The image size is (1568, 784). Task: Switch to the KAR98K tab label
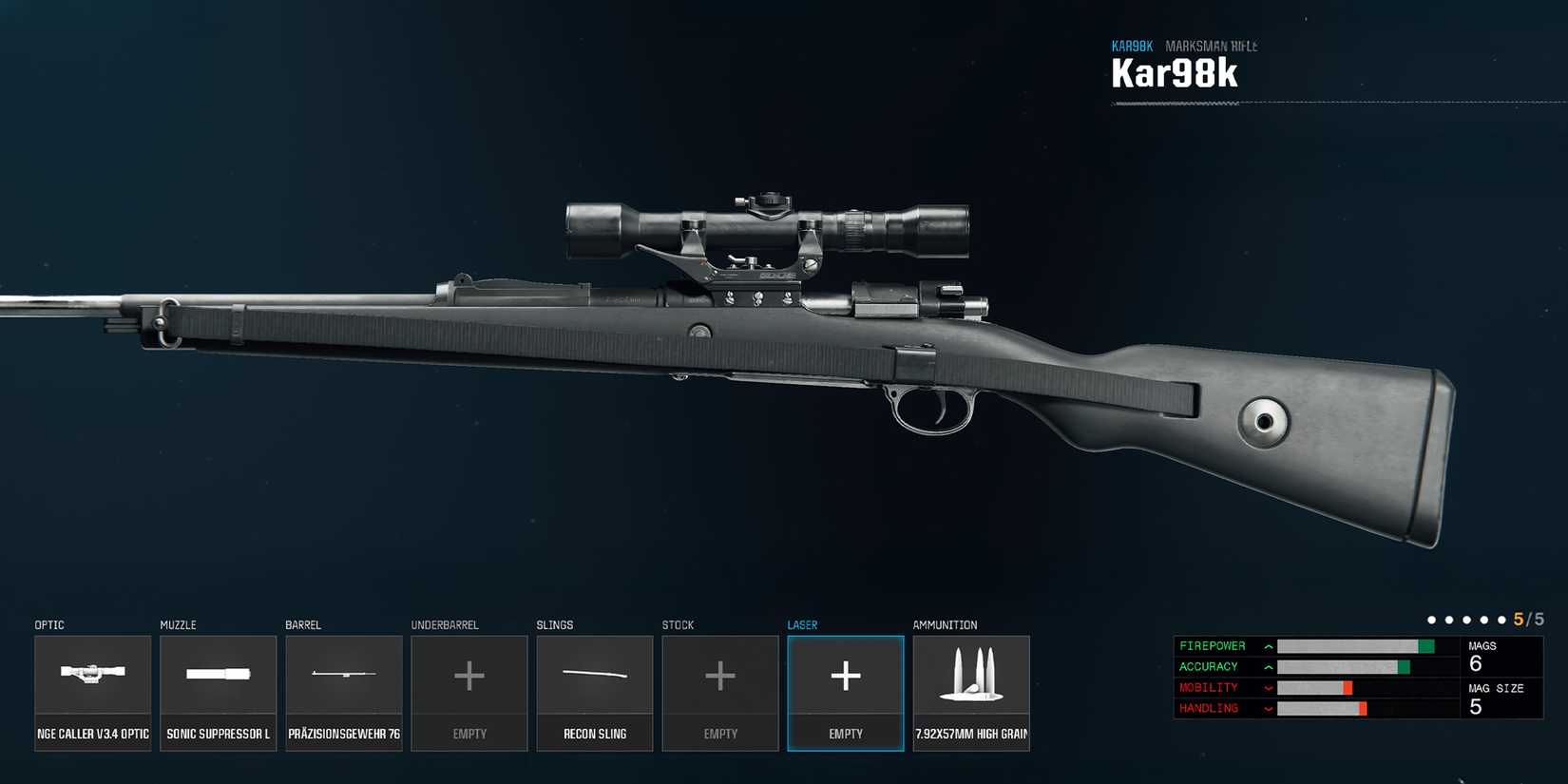[1132, 45]
